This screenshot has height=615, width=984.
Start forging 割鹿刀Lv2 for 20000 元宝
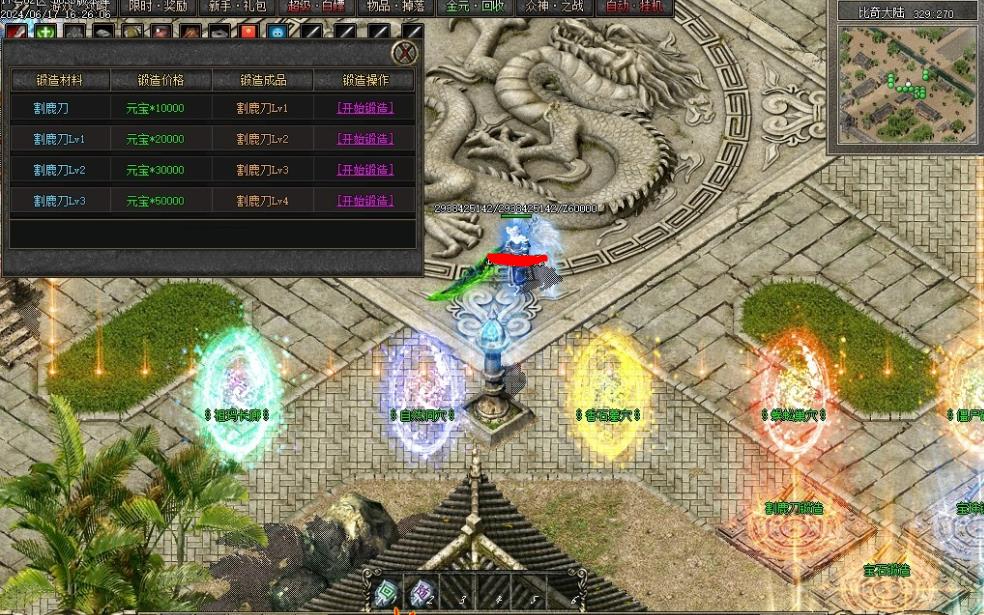point(364,139)
